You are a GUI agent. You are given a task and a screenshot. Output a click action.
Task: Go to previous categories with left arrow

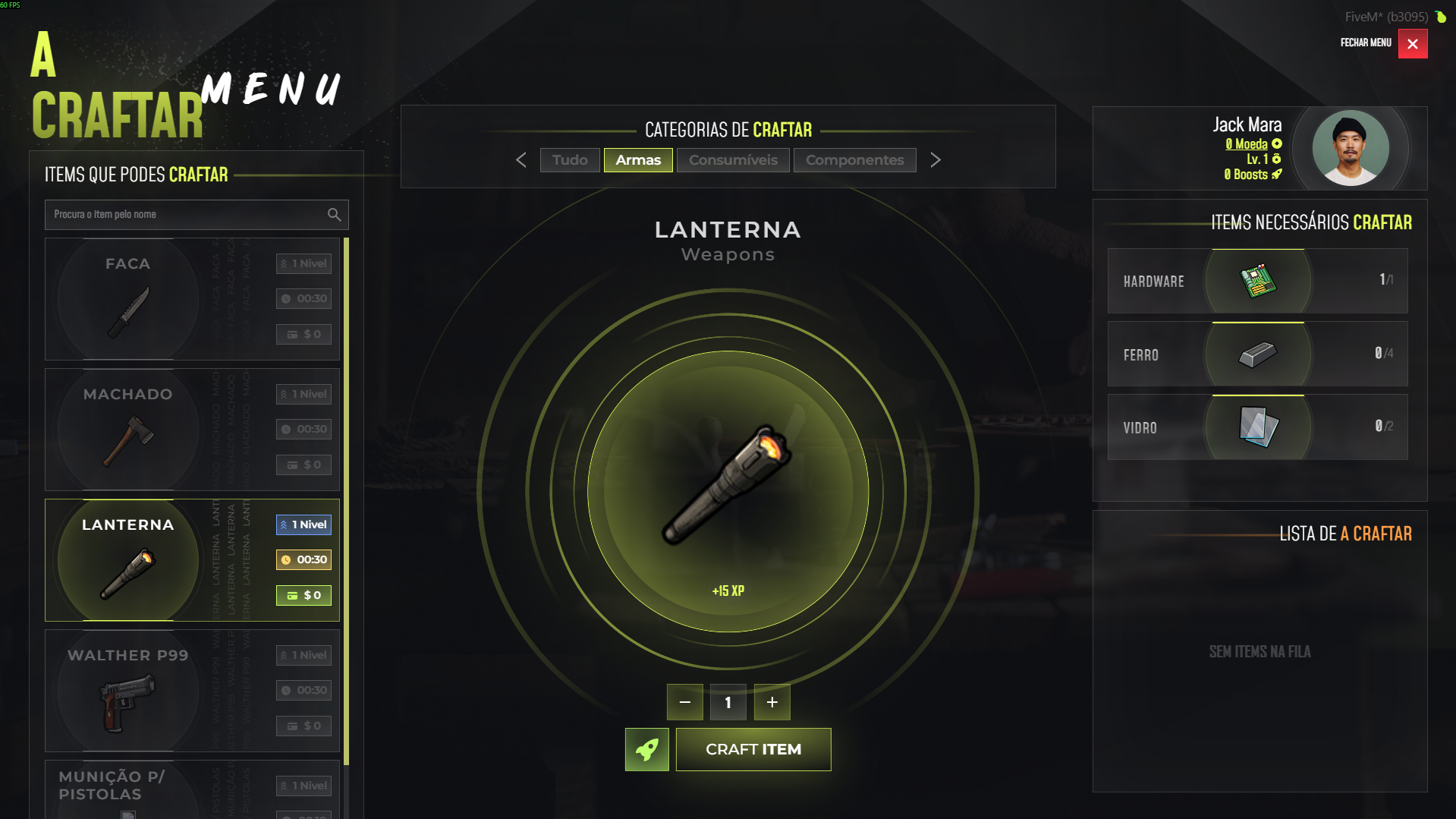(521, 160)
